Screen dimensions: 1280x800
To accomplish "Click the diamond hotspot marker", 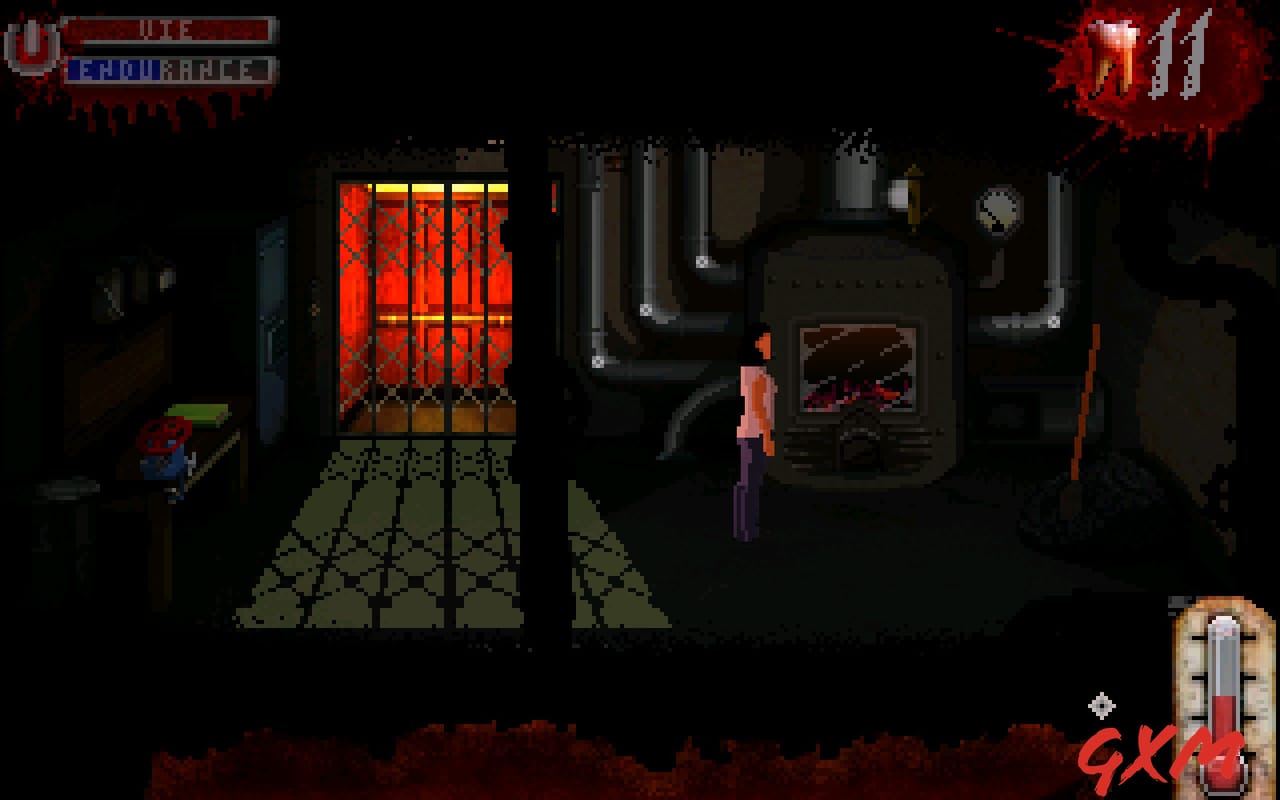I will (x=1104, y=704).
